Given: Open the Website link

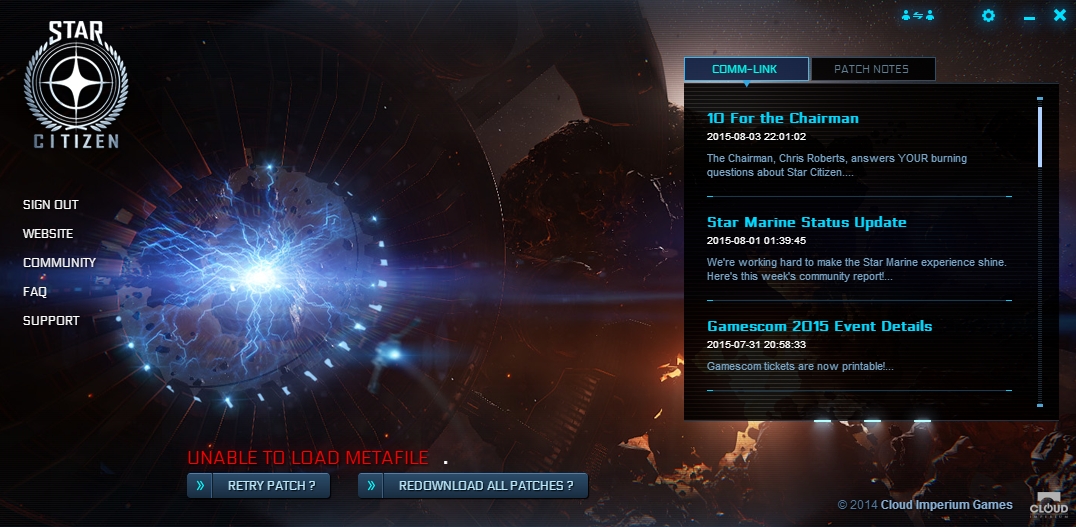Looking at the screenshot, I should click(x=48, y=234).
